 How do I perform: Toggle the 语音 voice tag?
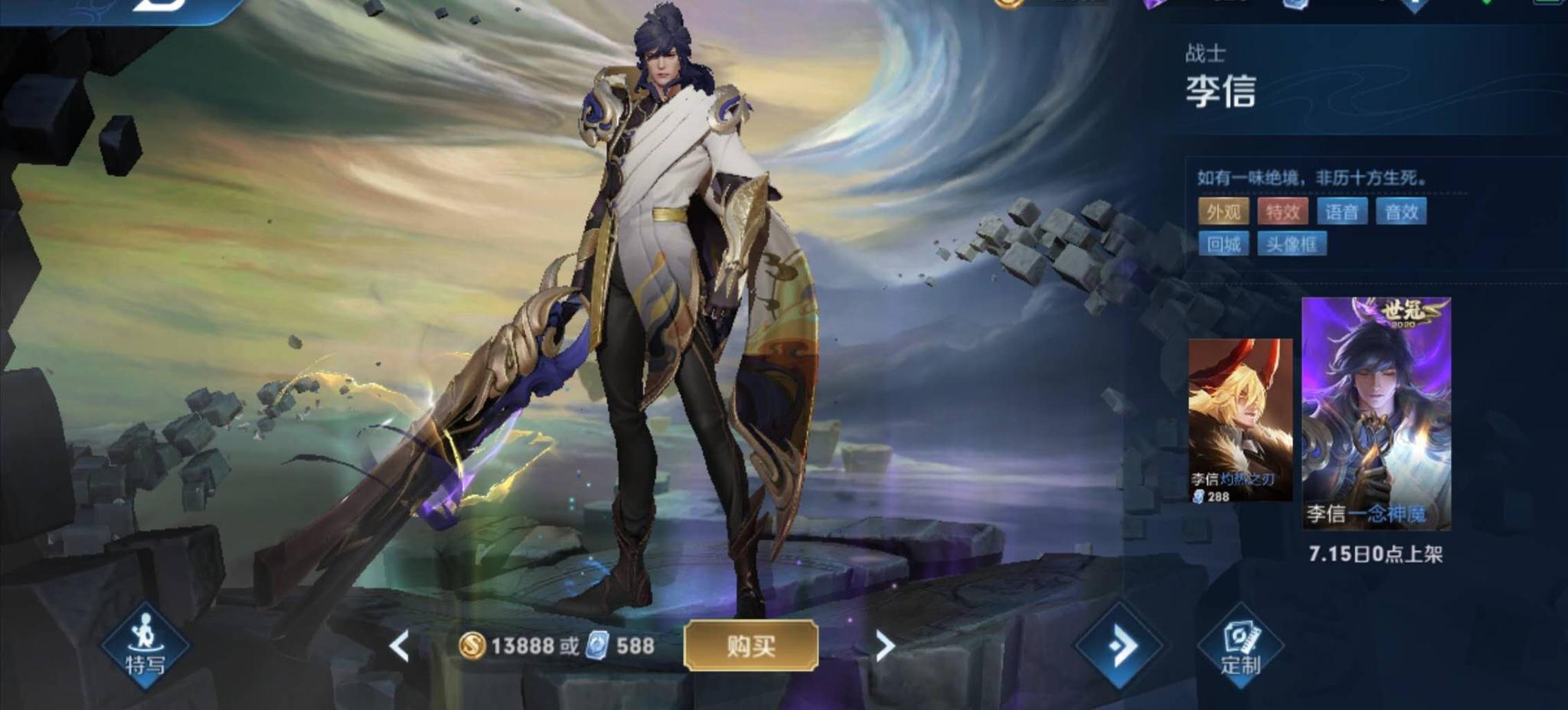[x=1344, y=212]
